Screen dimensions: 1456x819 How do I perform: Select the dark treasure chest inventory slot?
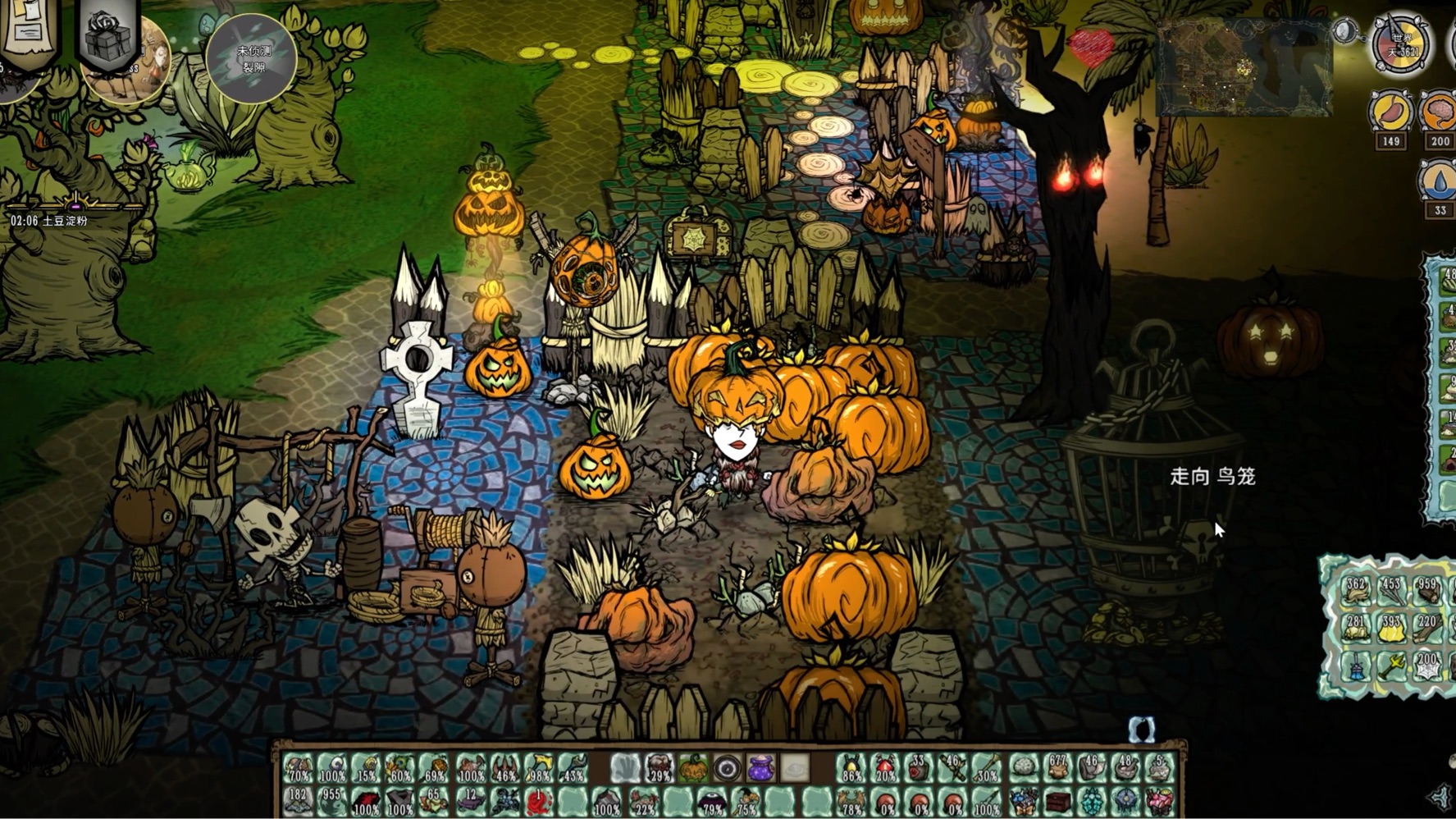[1058, 802]
